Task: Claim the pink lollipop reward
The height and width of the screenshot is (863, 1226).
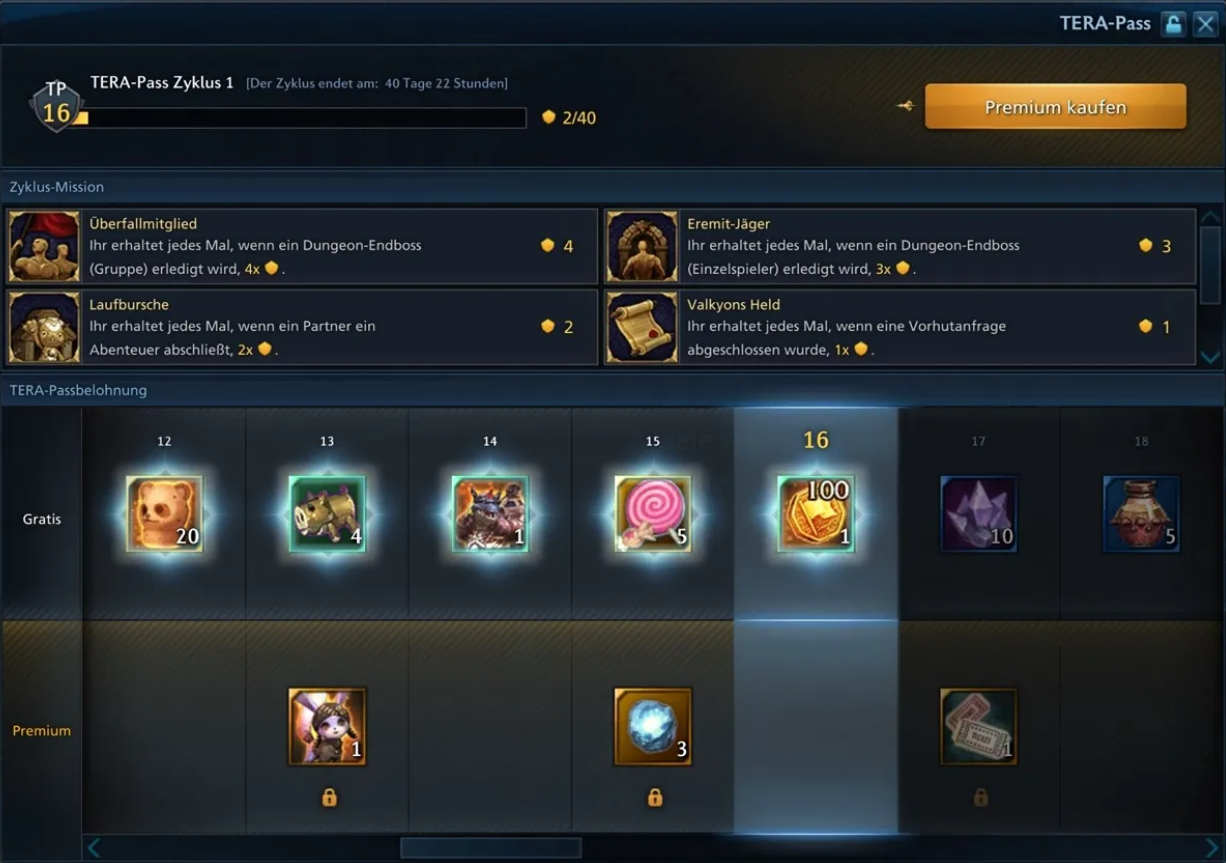Action: 653,514
